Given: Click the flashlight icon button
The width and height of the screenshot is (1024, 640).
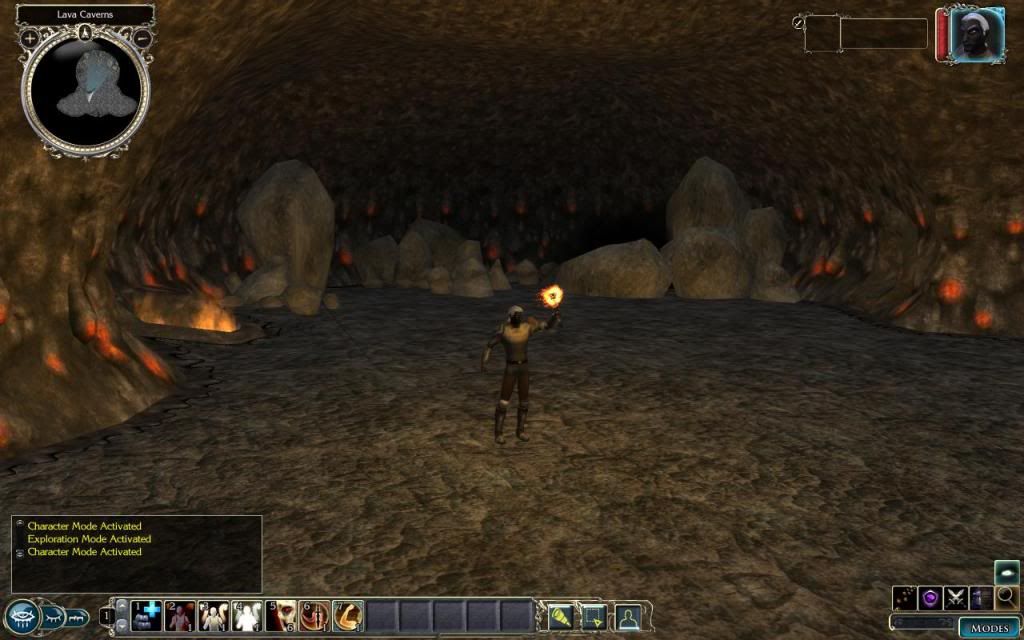Looking at the screenshot, I should coord(561,616).
